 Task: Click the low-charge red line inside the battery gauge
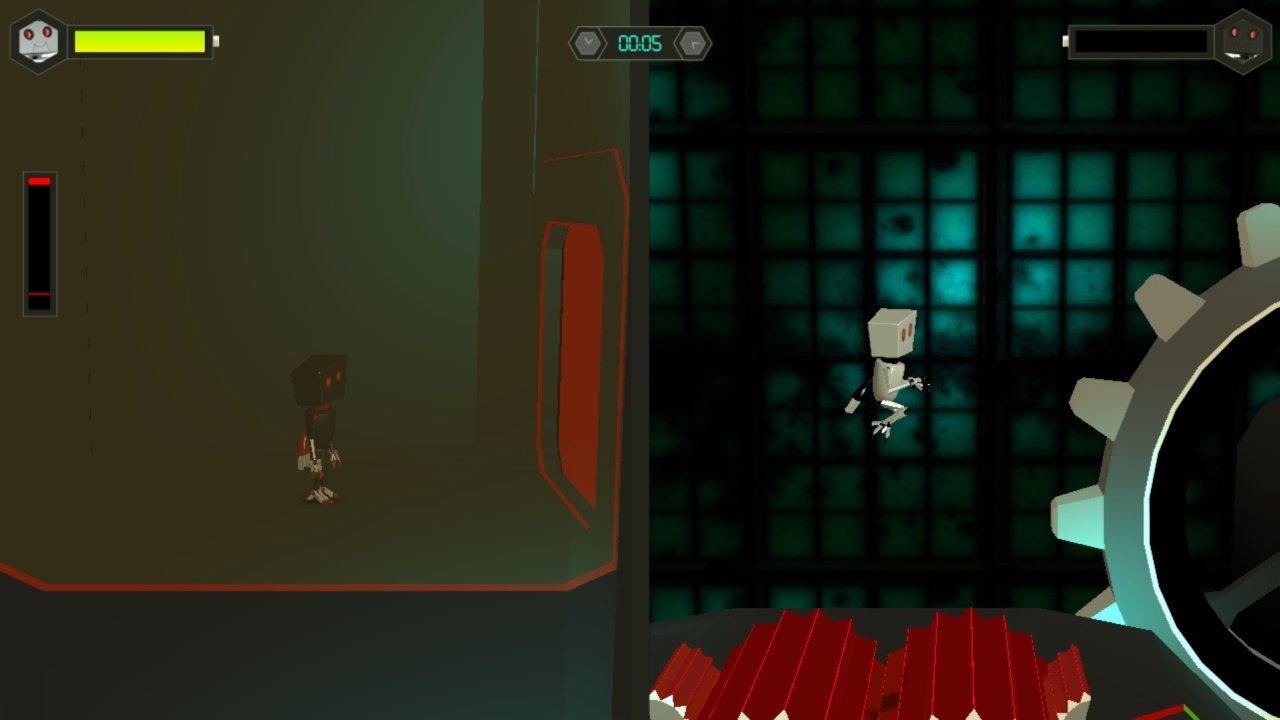pyautogui.click(x=38, y=293)
